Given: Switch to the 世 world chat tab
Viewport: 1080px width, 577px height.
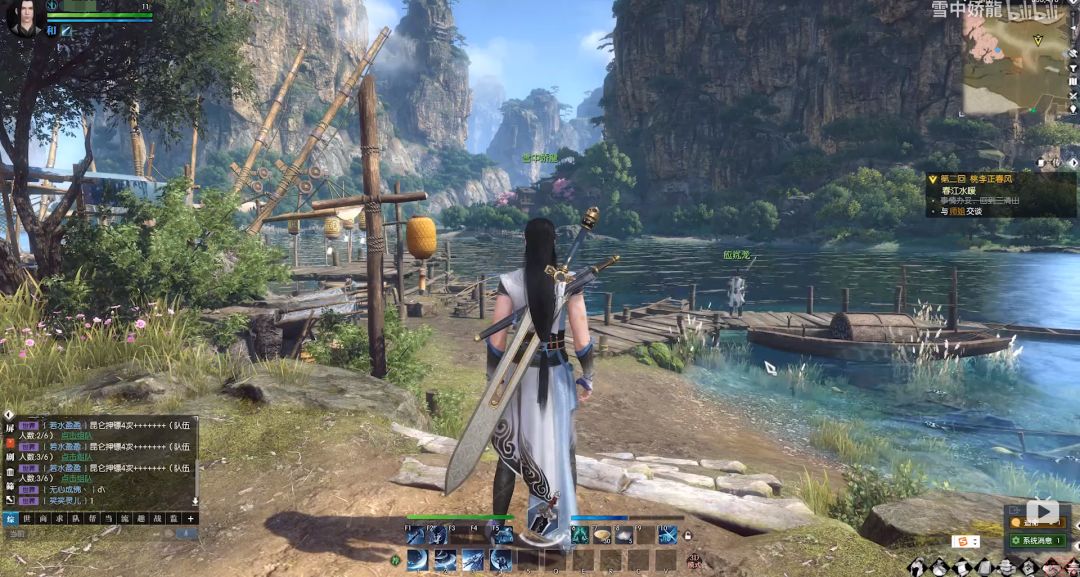Looking at the screenshot, I should [28, 519].
